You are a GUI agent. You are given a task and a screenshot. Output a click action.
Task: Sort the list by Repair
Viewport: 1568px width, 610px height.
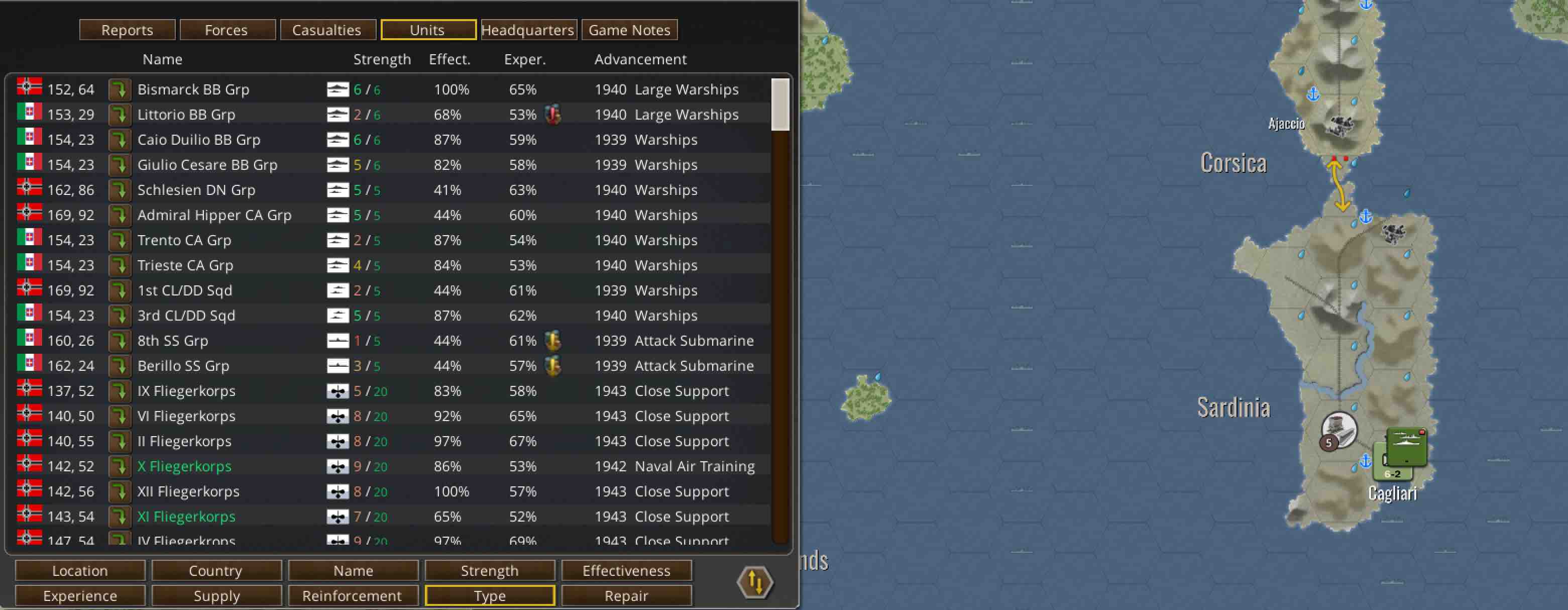627,595
